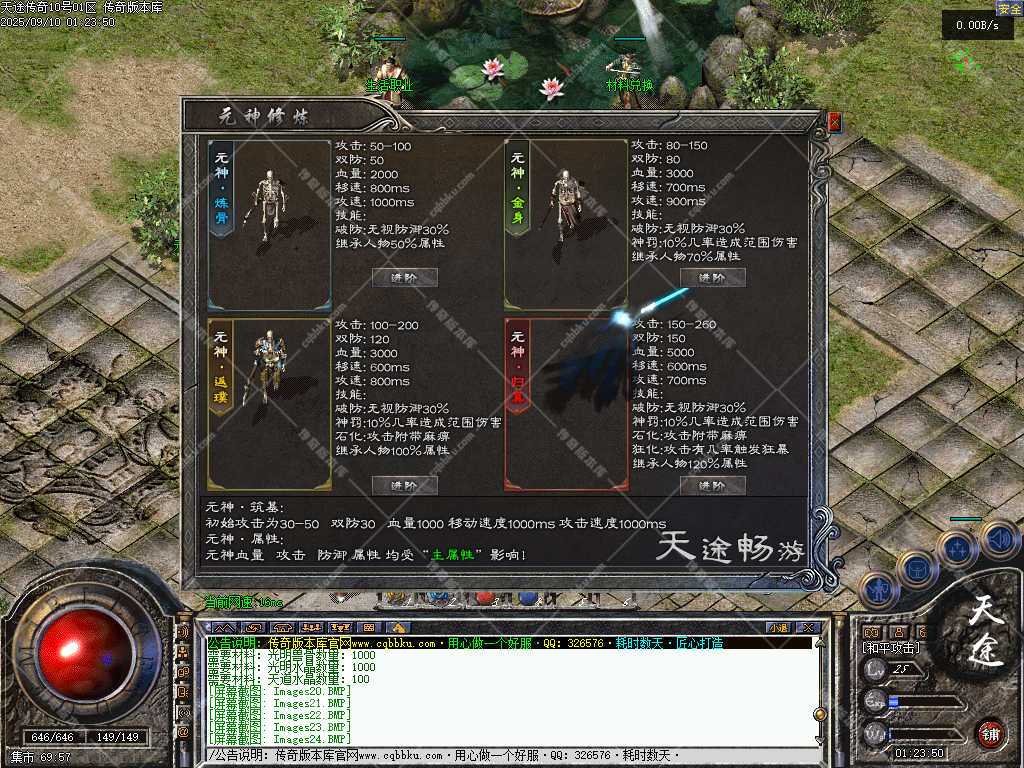Viewport: 1024px width, 768px height.
Task: Open the bag round icon
Action: [916, 570]
